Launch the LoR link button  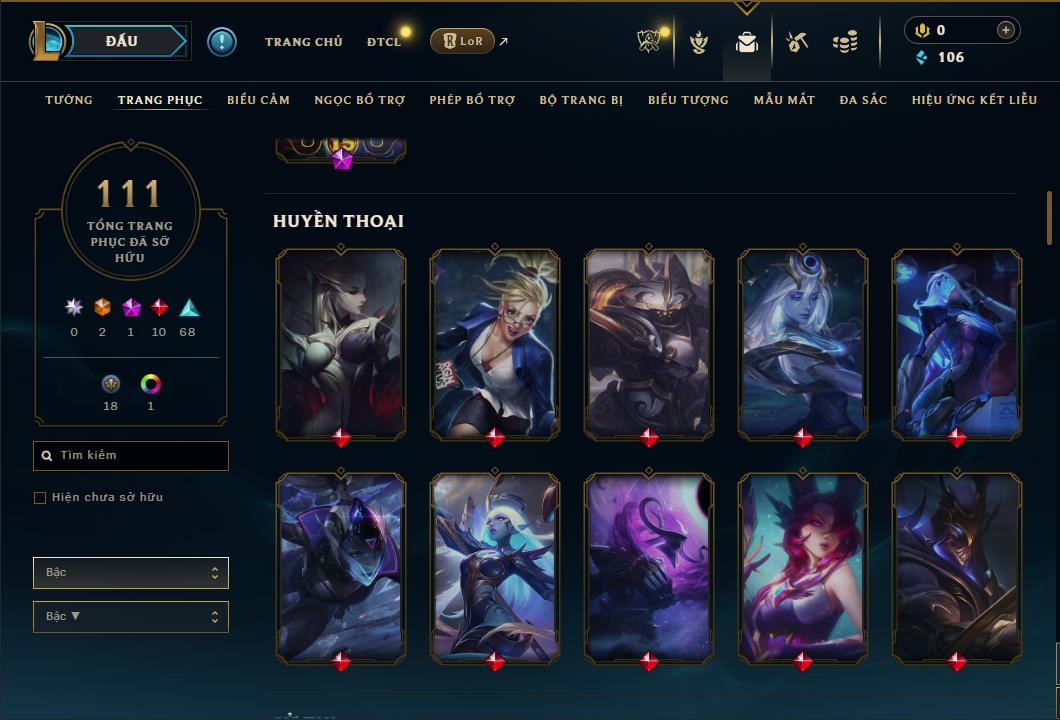tap(462, 41)
